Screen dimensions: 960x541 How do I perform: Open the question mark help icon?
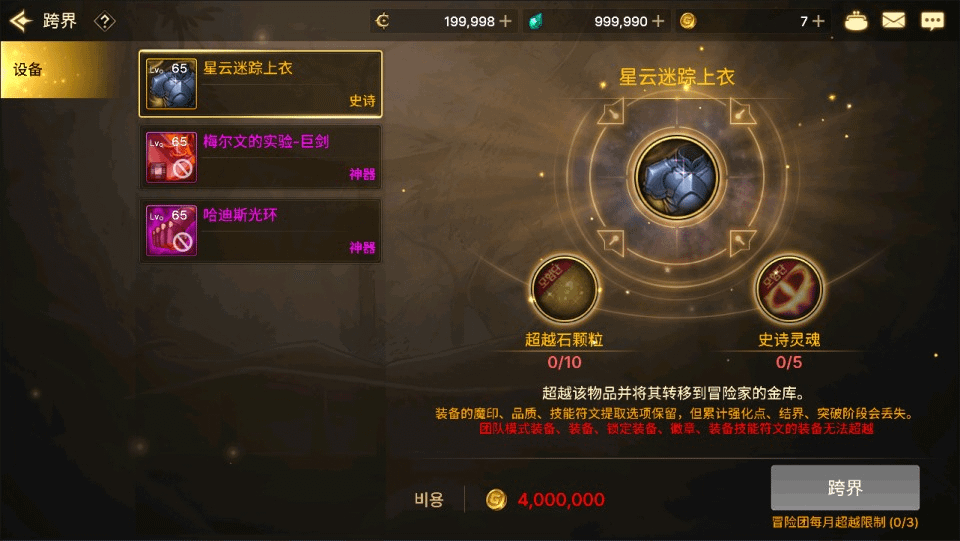(x=104, y=21)
